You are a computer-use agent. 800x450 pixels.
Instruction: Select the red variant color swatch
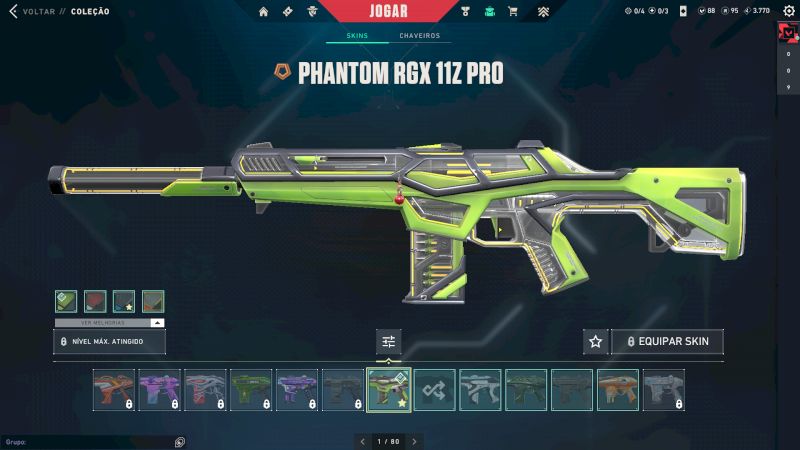[x=95, y=301]
